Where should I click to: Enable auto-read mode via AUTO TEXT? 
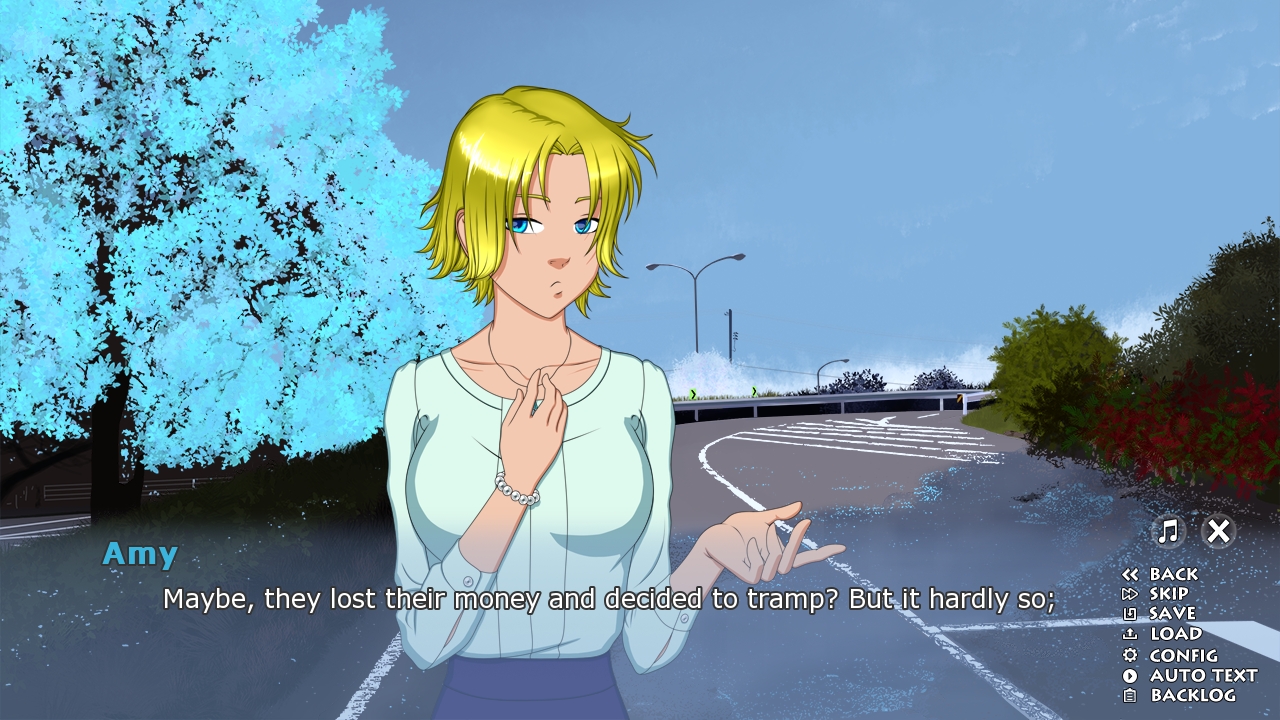(1203, 675)
